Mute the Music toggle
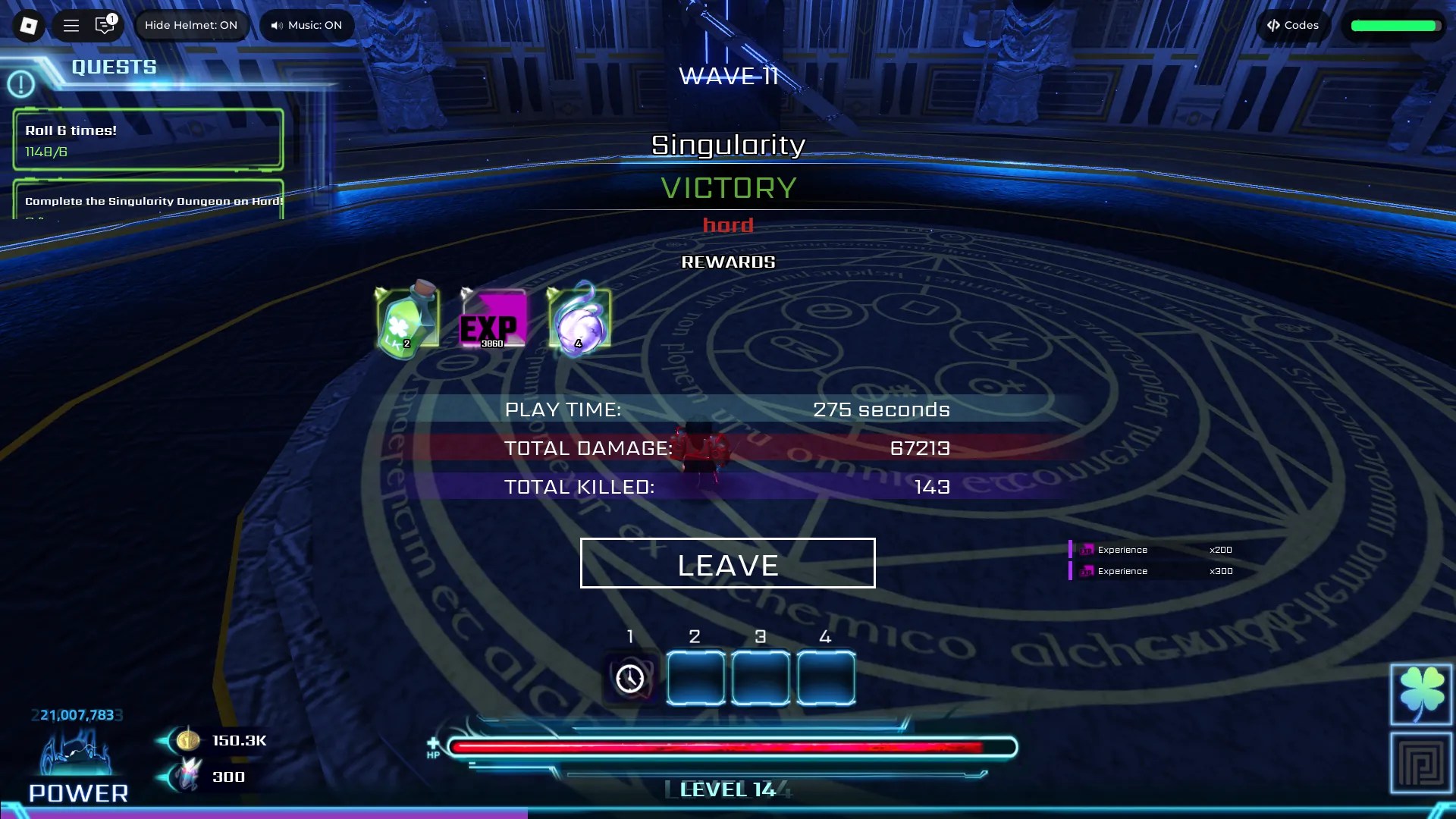The image size is (1456, 819). click(x=306, y=25)
